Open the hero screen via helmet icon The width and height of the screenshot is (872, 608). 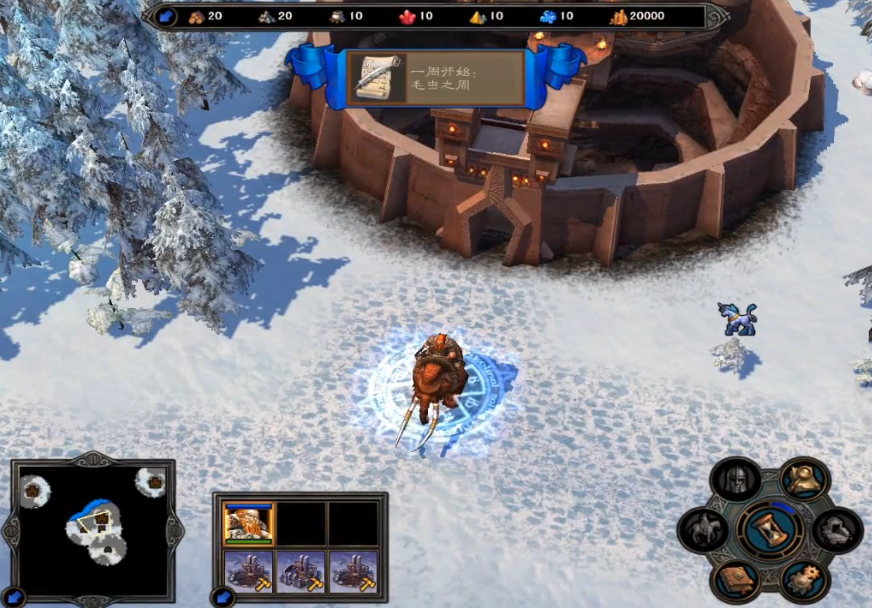coord(737,480)
